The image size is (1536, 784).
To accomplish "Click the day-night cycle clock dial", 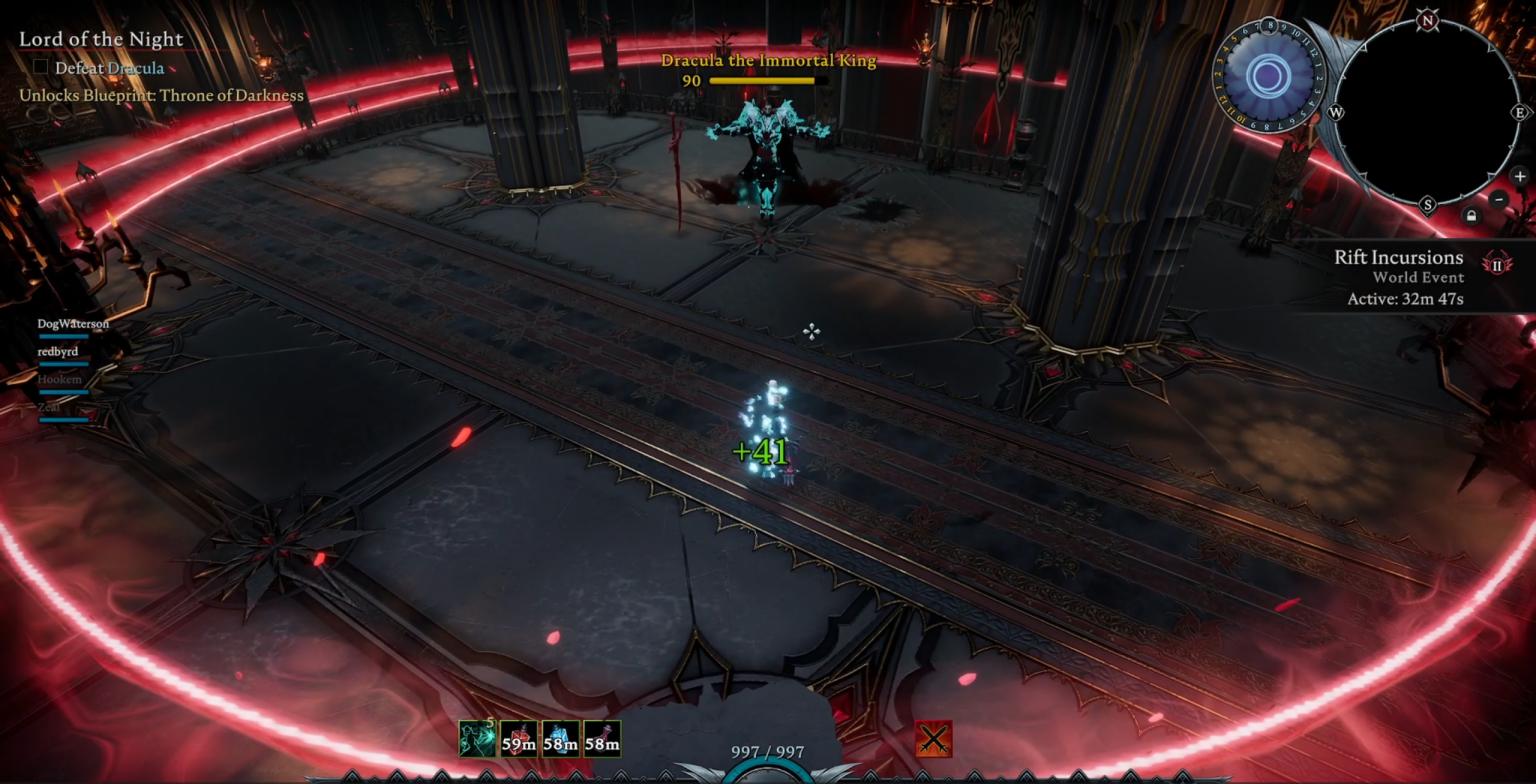I will tap(1268, 76).
